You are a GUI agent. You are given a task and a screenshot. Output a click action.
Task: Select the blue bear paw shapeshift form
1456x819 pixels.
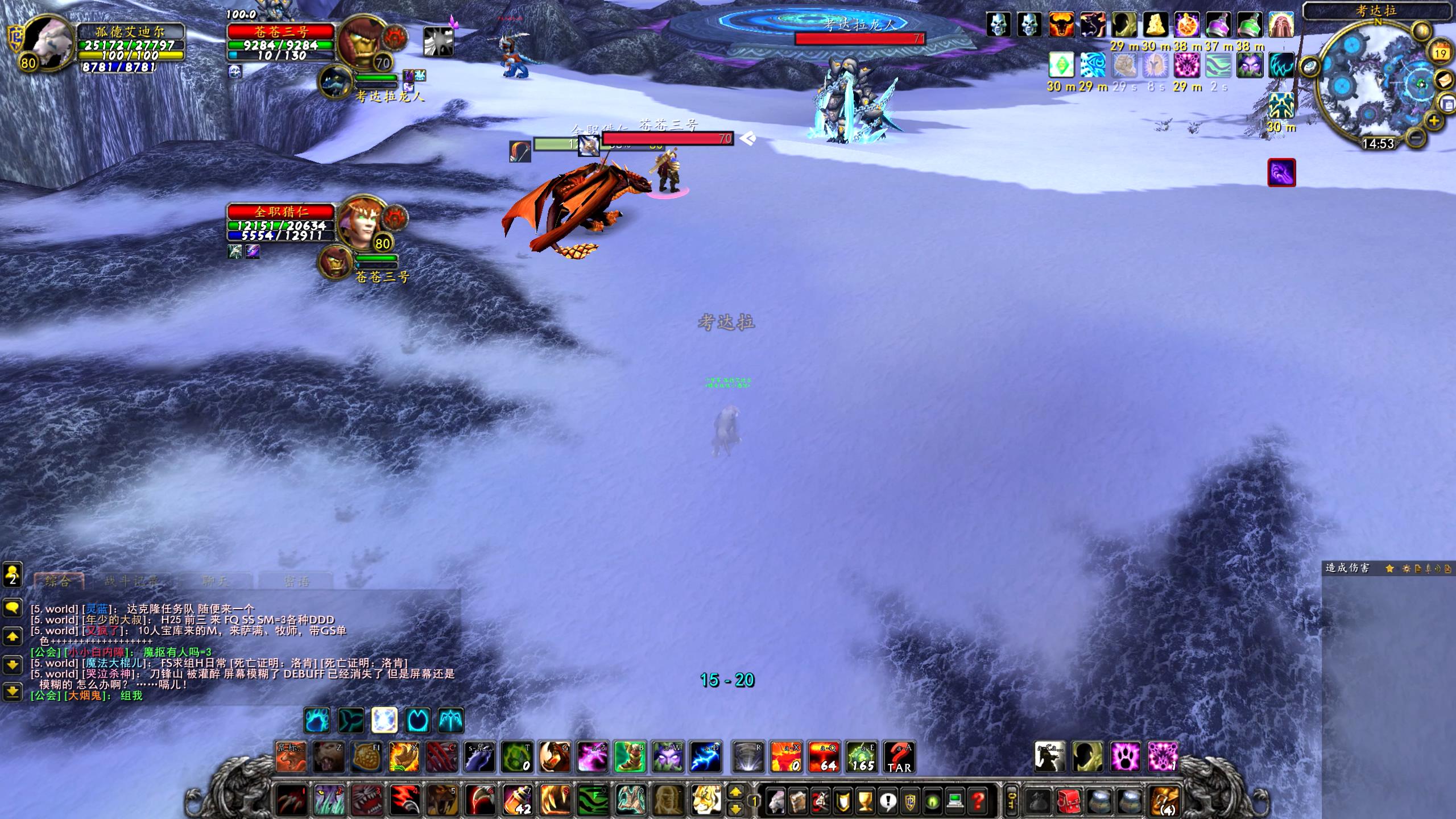point(317,721)
